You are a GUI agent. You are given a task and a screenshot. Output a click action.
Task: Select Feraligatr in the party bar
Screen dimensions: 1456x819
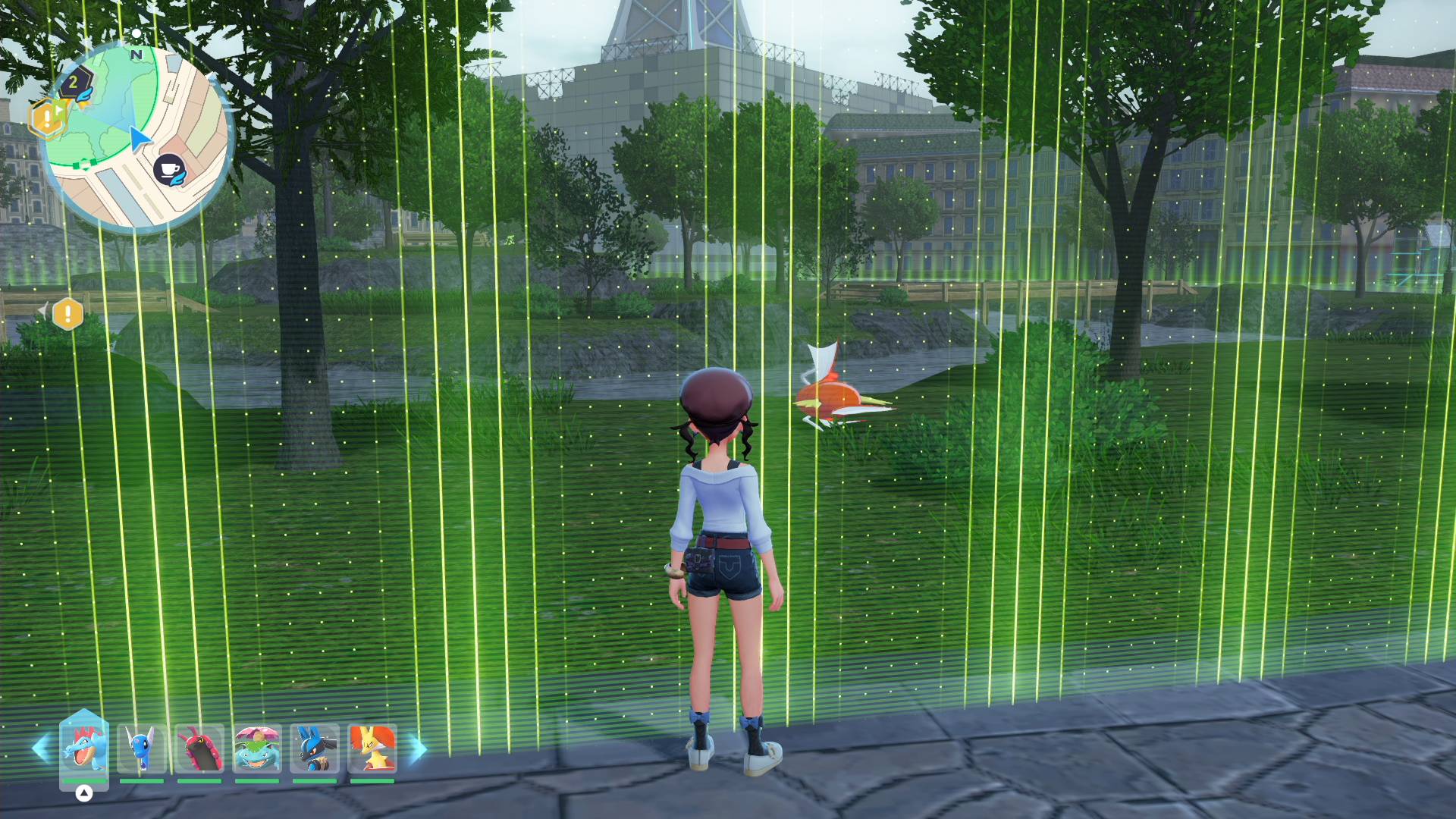[x=84, y=747]
